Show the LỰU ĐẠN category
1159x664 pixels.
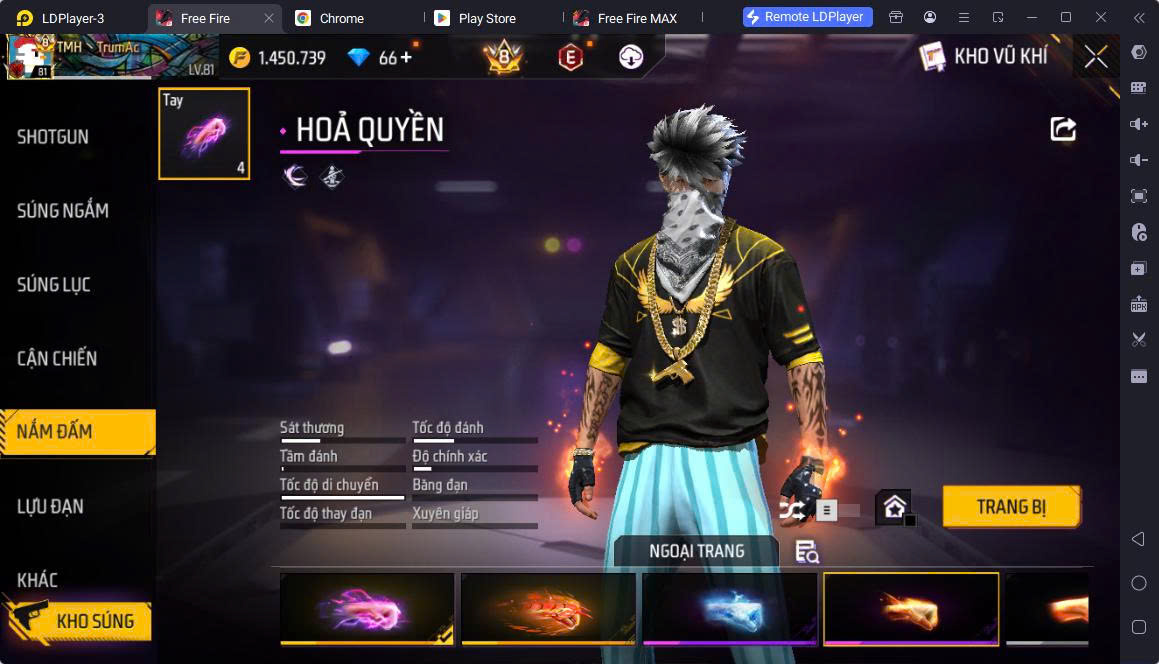[x=50, y=506]
